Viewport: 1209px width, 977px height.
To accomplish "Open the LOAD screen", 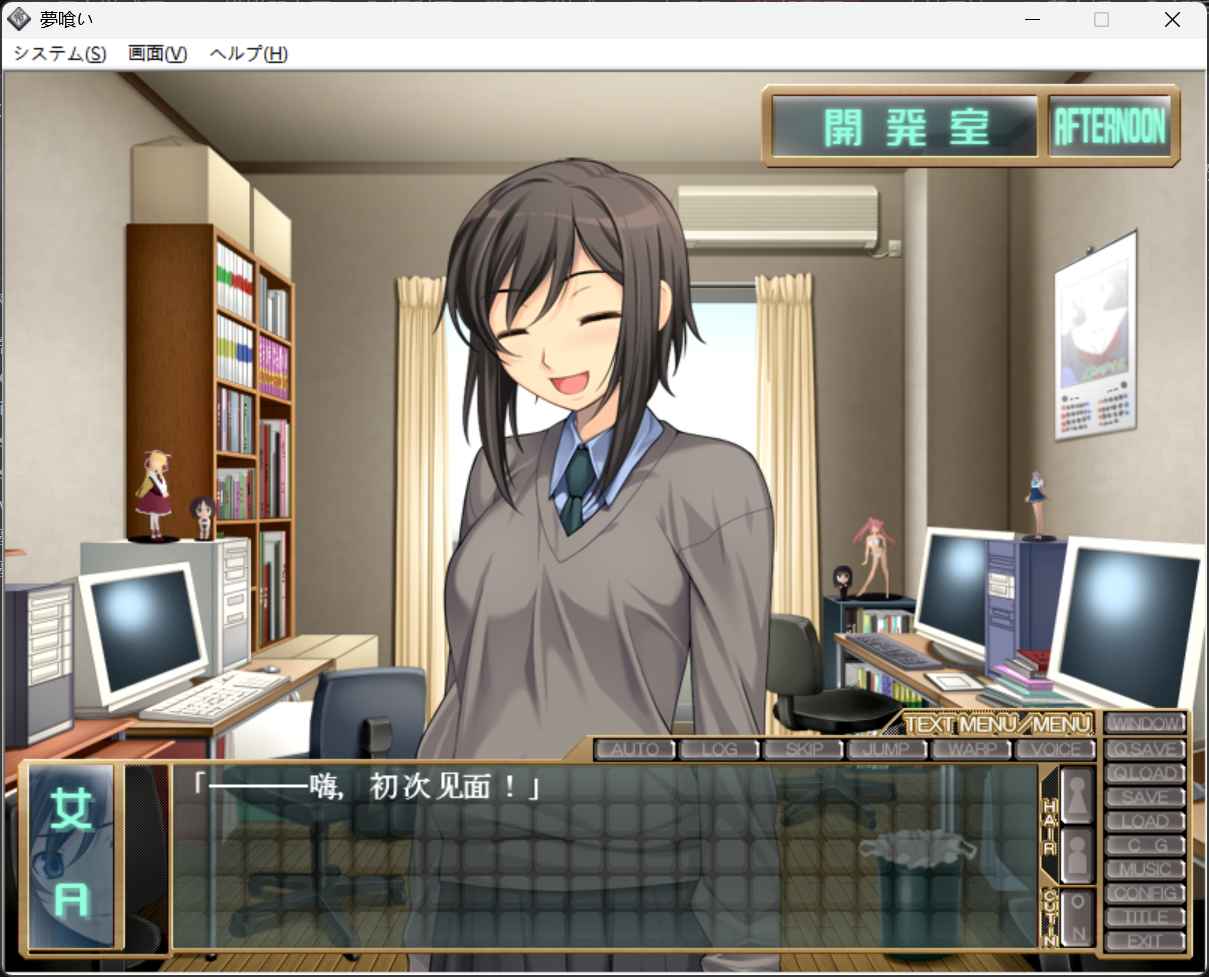I will (1145, 821).
